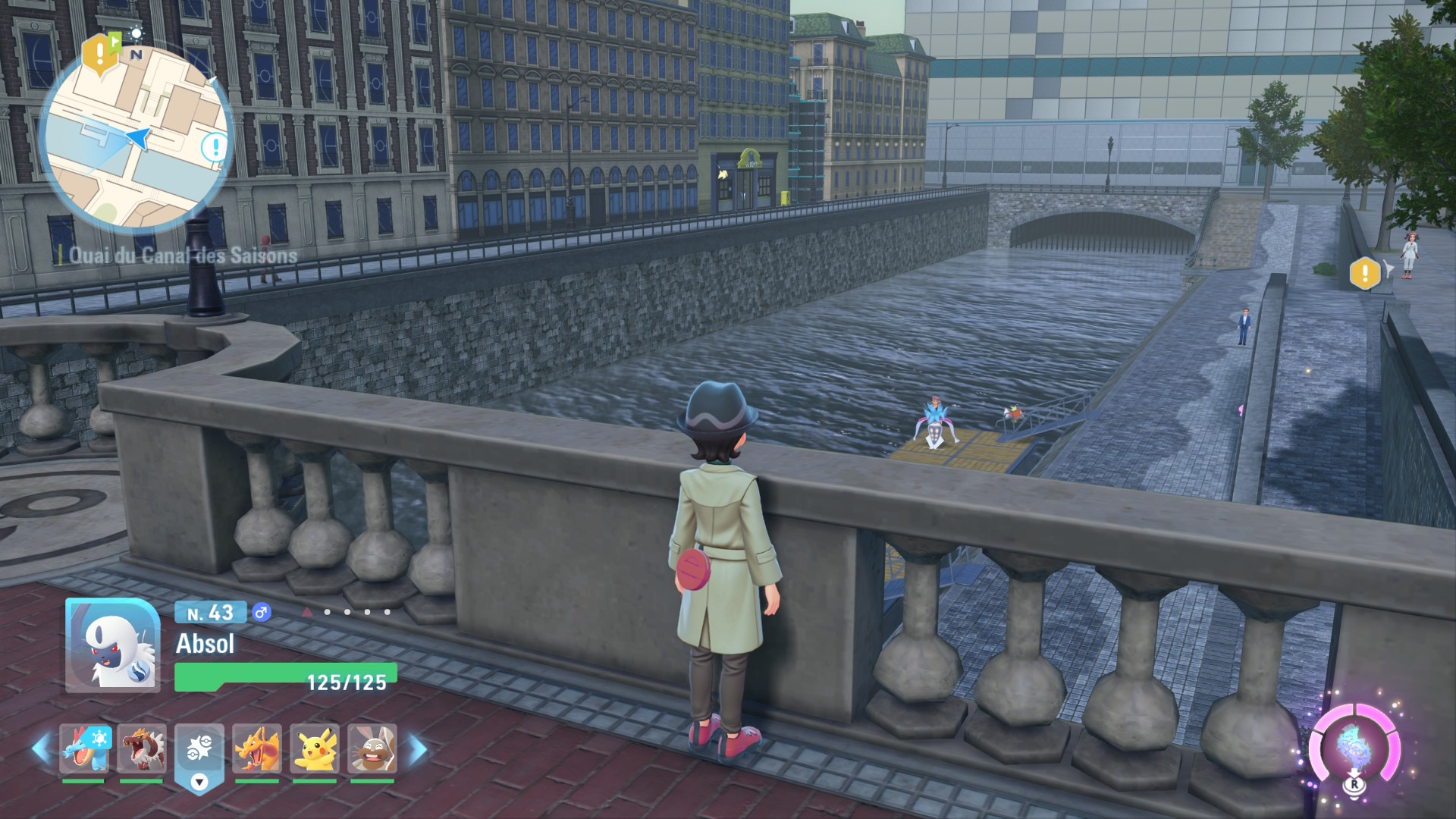Switch to Feraligatr in the party bar
Viewport: 1456px width, 819px height.
[x=85, y=748]
